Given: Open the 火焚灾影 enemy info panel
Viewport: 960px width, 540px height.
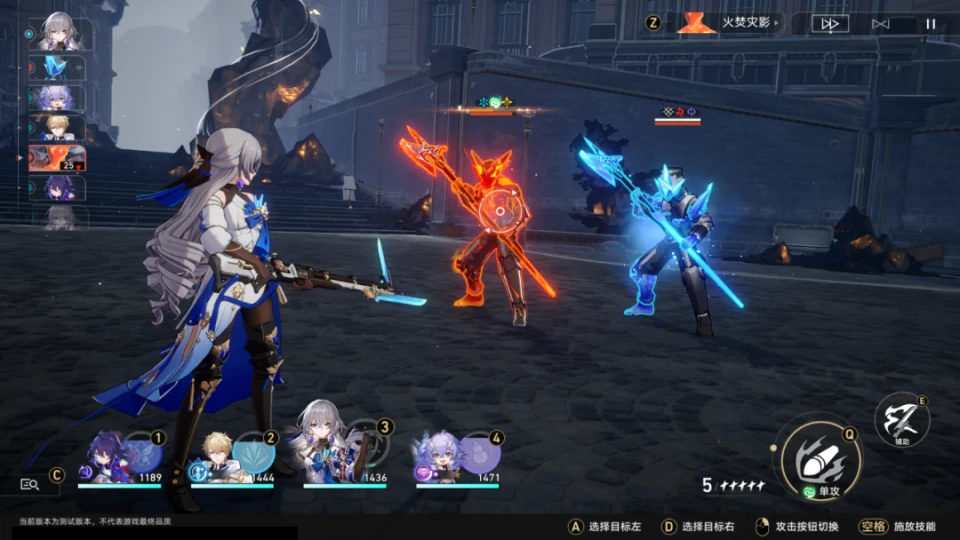Looking at the screenshot, I should [x=730, y=23].
